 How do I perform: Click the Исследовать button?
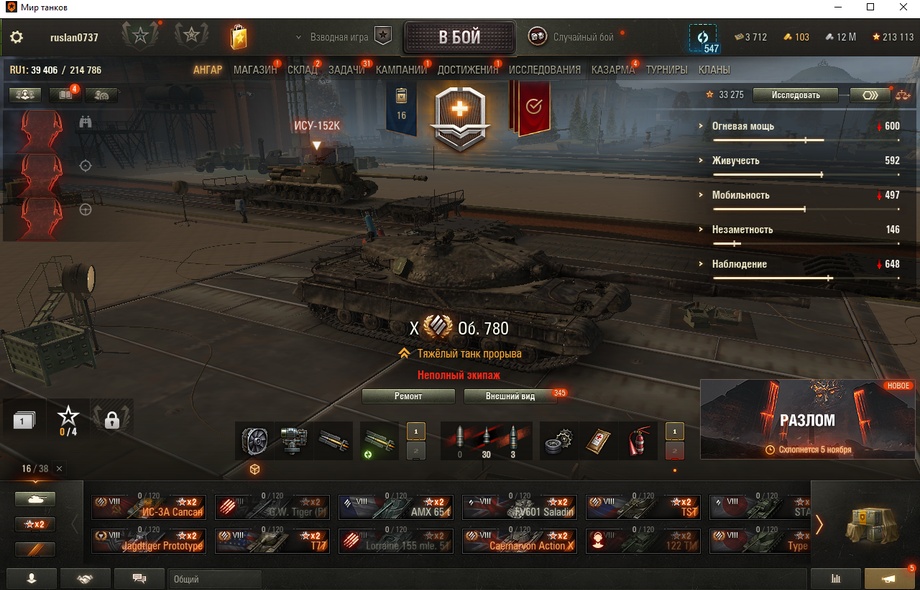pyautogui.click(x=796, y=95)
